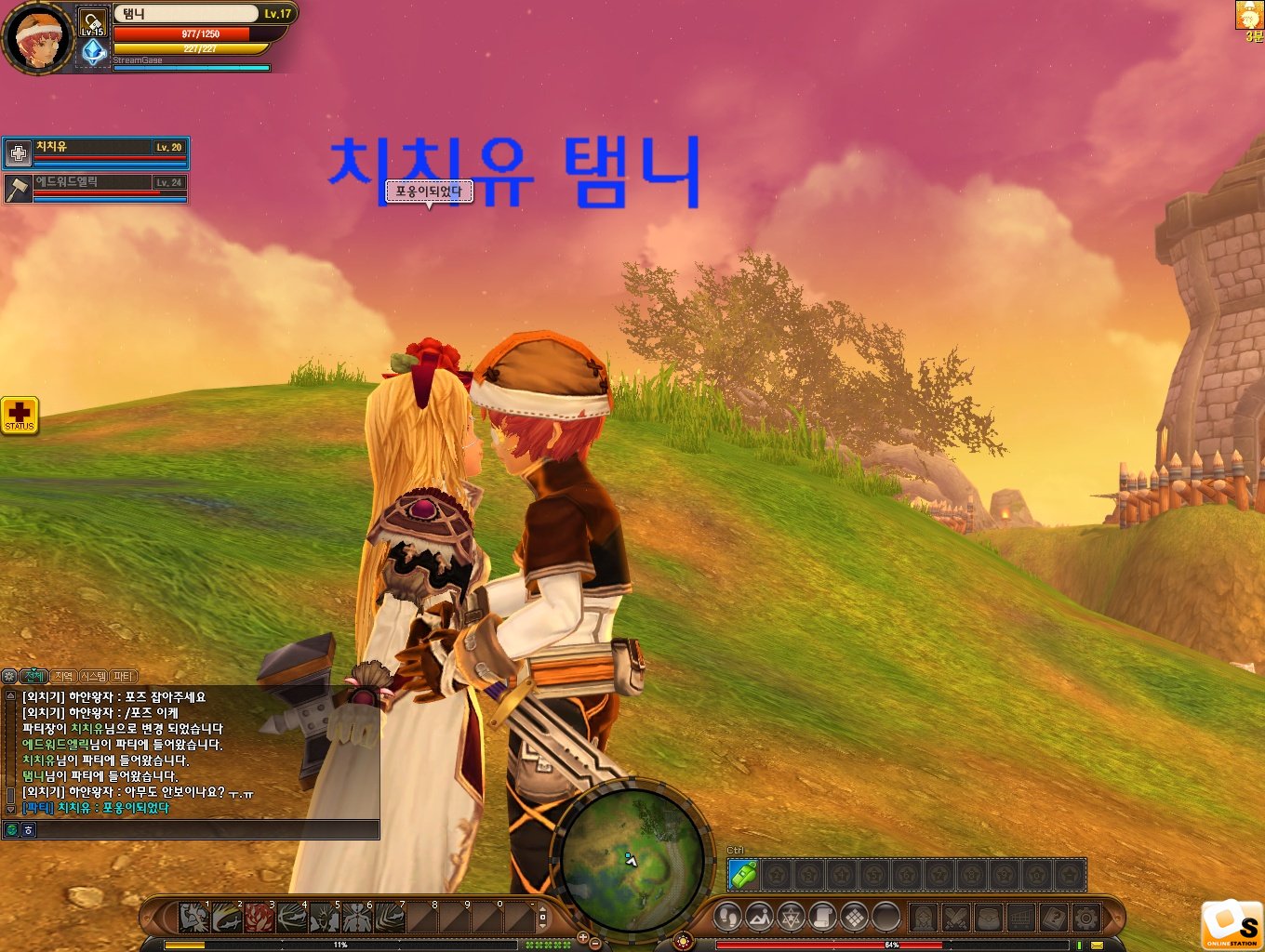Open the settings gear icon
The width and height of the screenshot is (1265, 952).
1087,918
